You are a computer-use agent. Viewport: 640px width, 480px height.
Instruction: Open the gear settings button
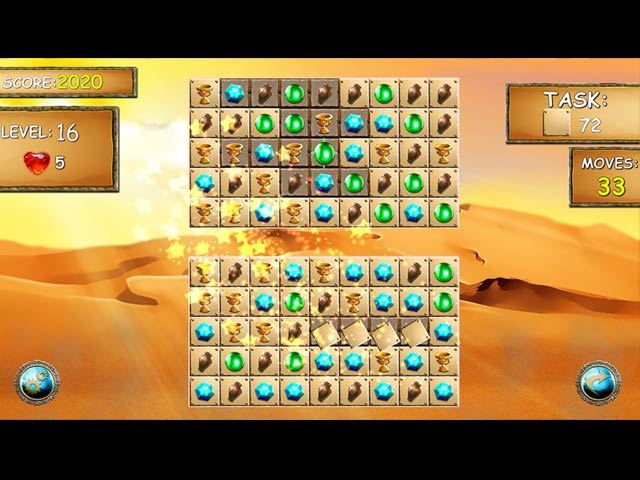37,383
